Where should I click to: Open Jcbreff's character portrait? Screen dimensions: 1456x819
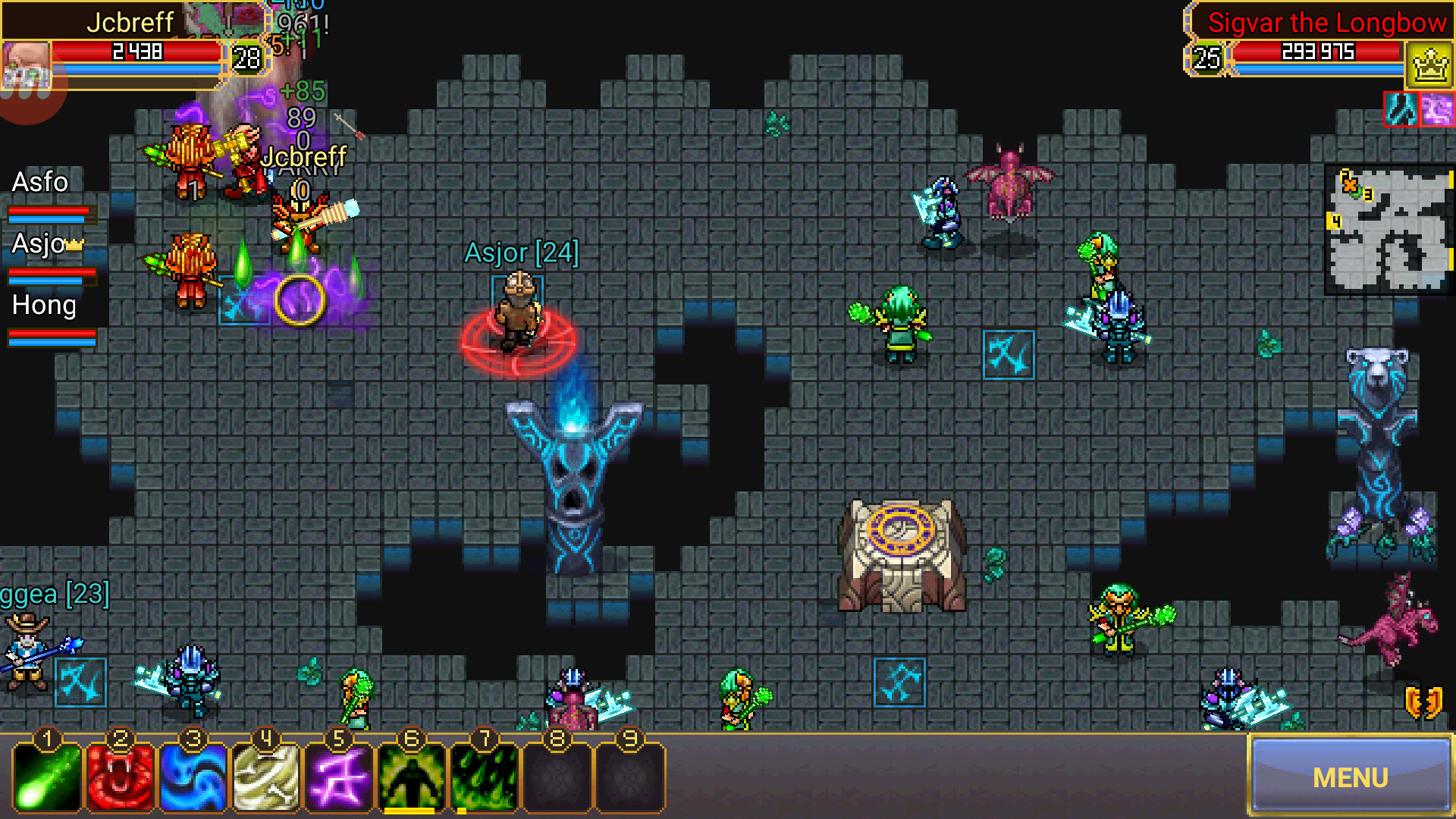click(x=27, y=62)
